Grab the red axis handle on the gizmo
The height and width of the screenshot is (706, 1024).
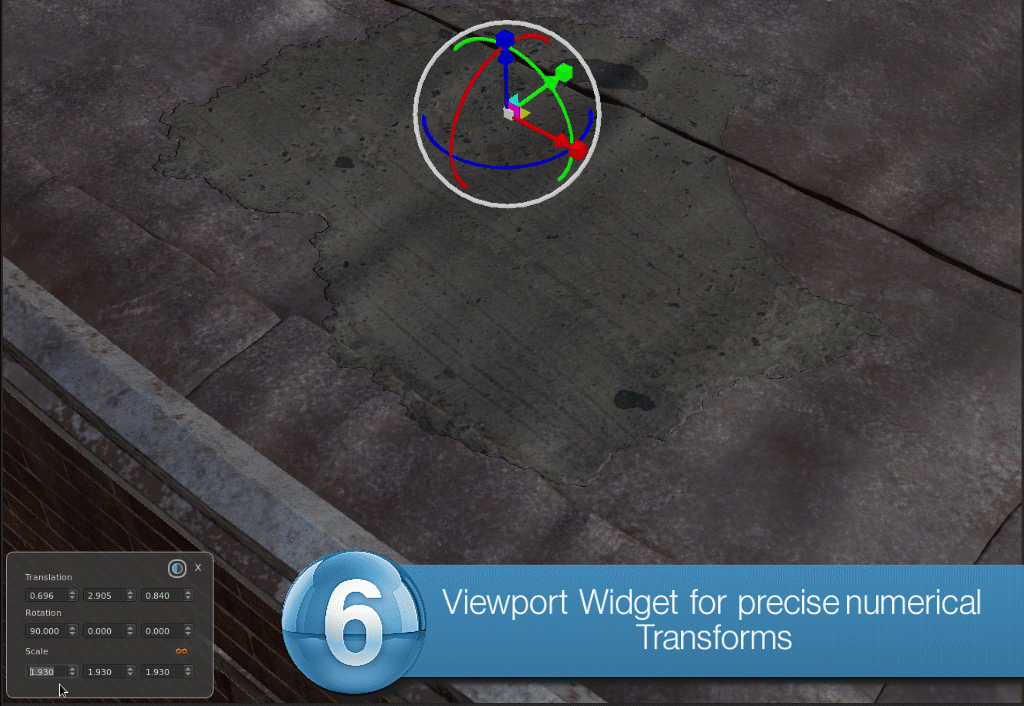pyautogui.click(x=576, y=149)
